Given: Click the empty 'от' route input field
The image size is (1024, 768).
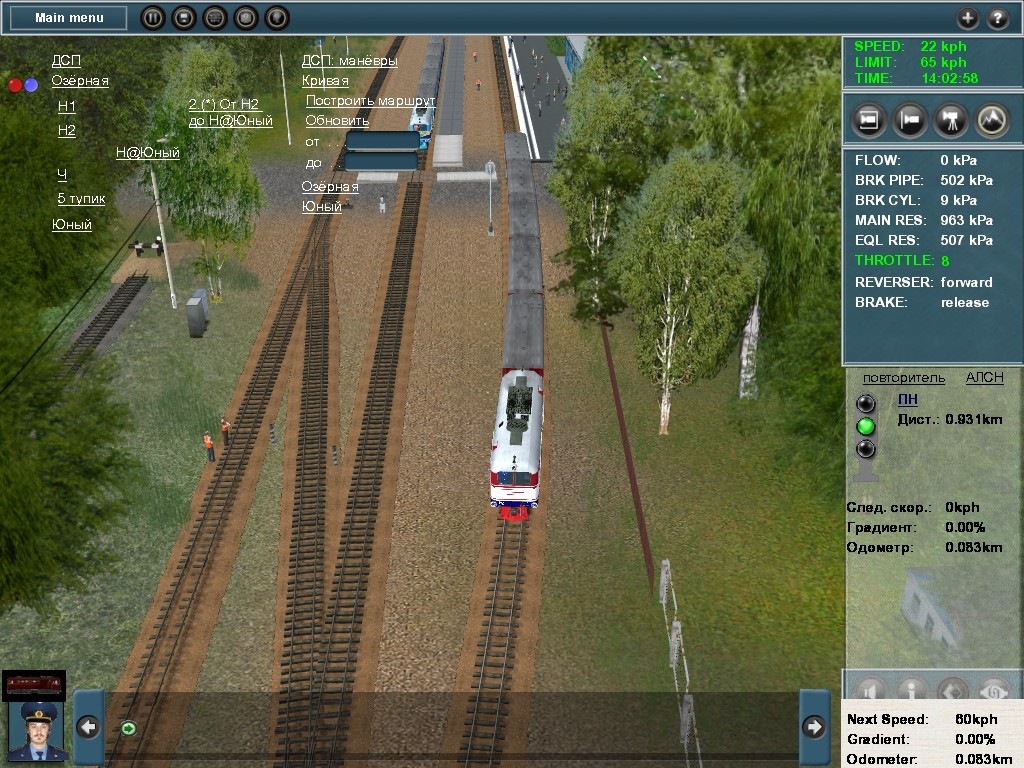Looking at the screenshot, I should click(381, 141).
